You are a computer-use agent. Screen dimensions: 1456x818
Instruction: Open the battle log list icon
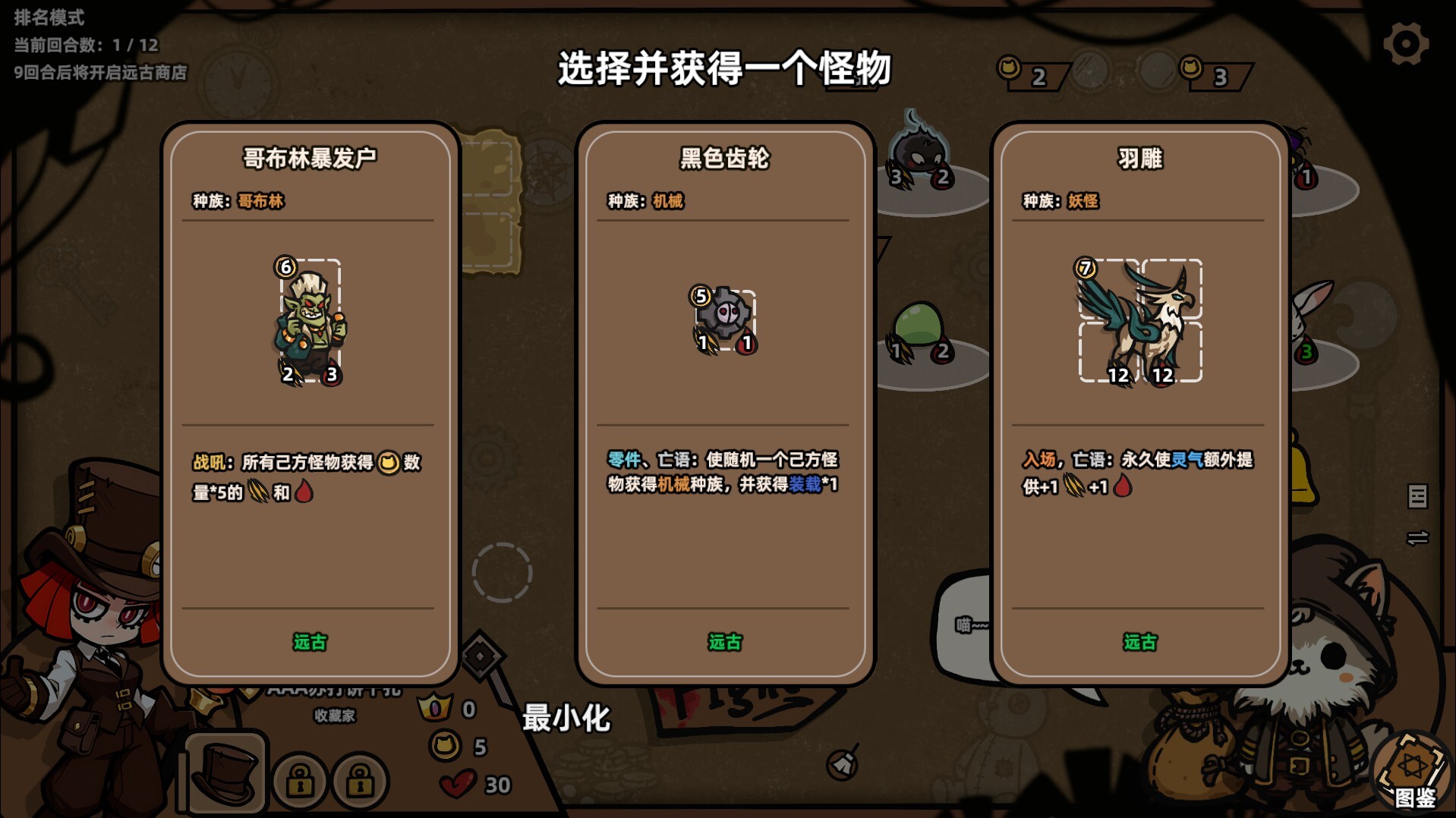(1420, 497)
